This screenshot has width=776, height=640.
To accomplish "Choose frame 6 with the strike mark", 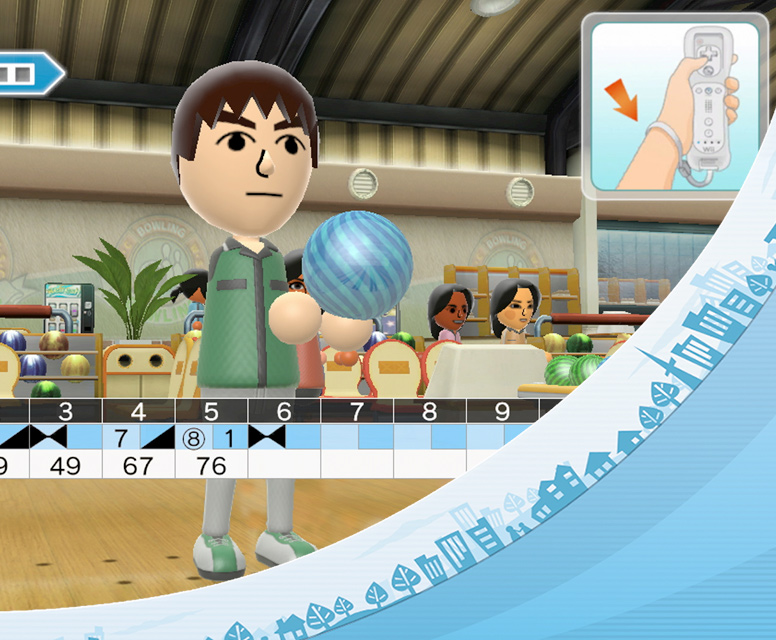I will (x=284, y=438).
